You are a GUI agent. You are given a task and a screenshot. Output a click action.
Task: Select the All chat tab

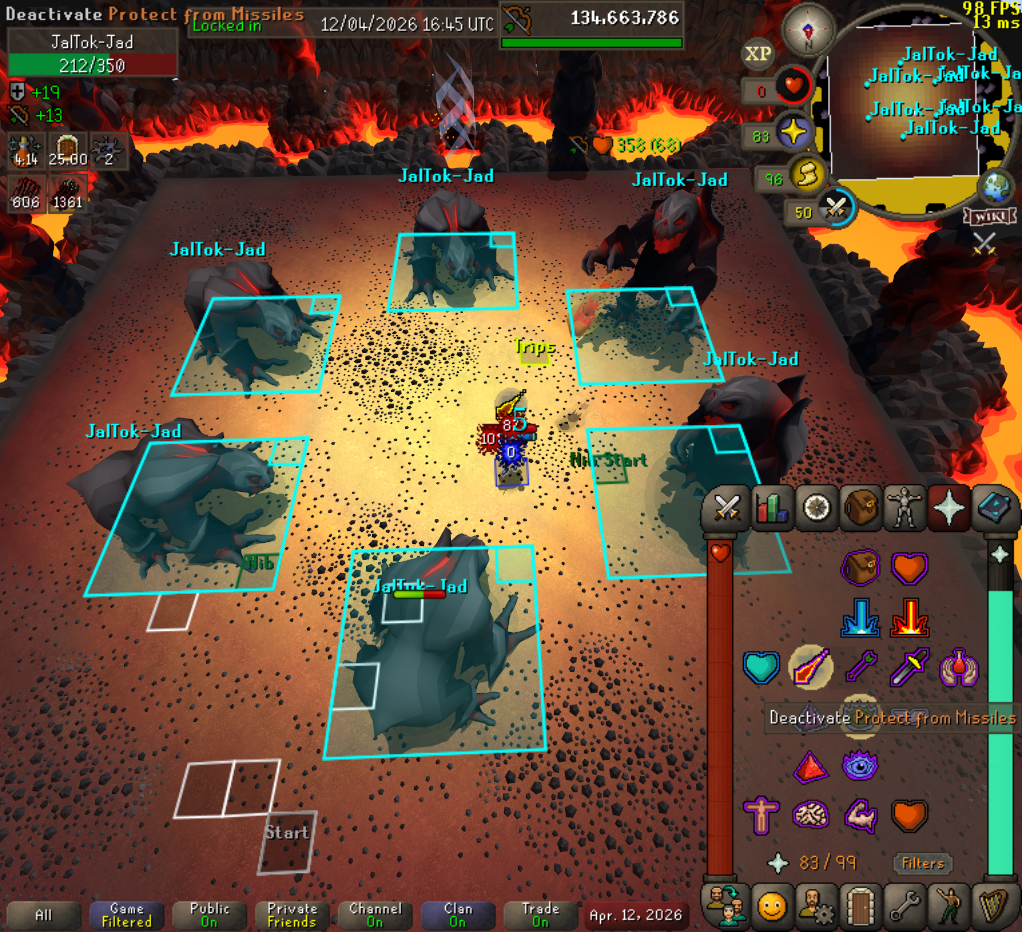point(43,914)
